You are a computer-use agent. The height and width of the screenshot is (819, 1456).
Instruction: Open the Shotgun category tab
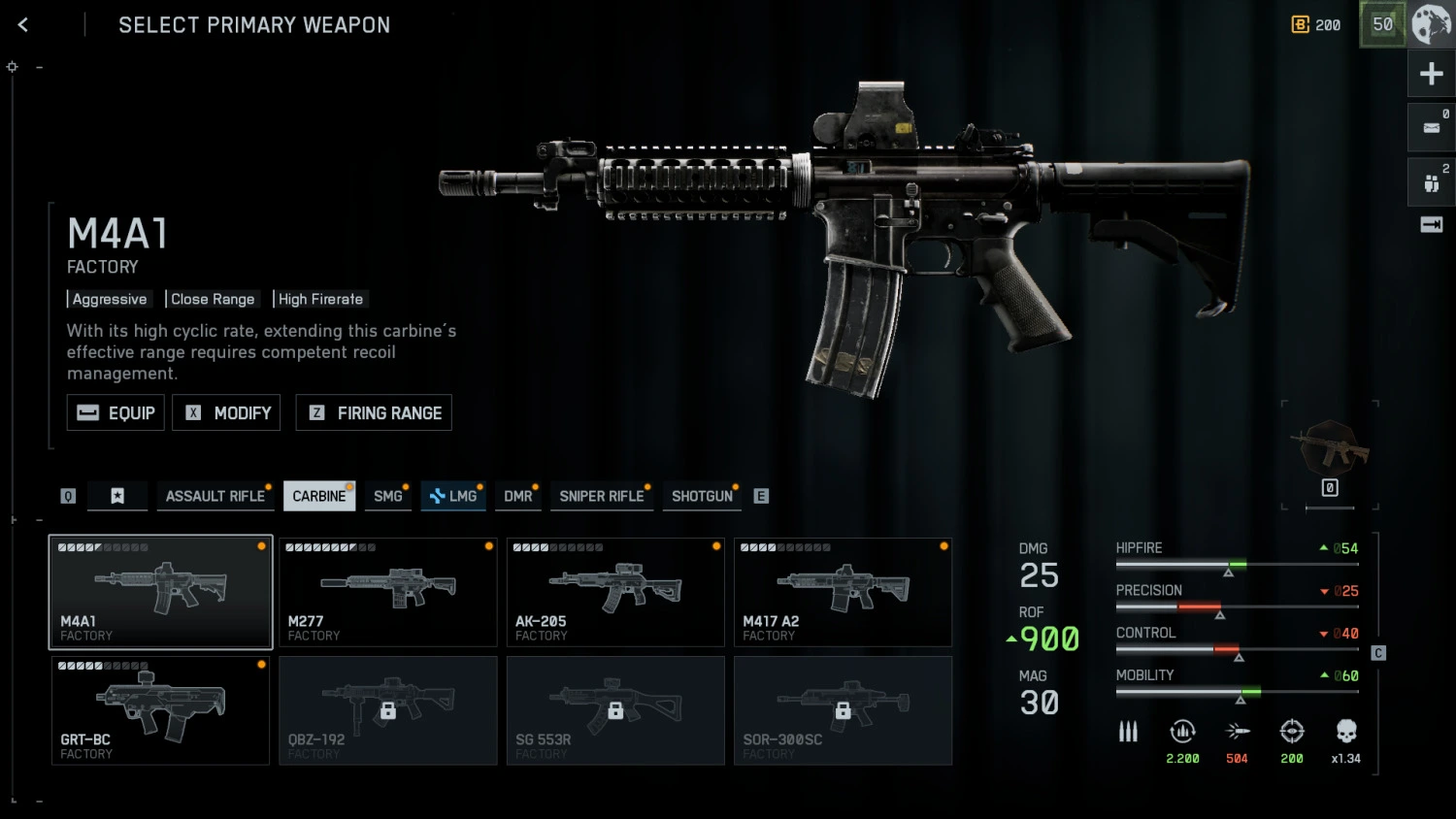702,496
